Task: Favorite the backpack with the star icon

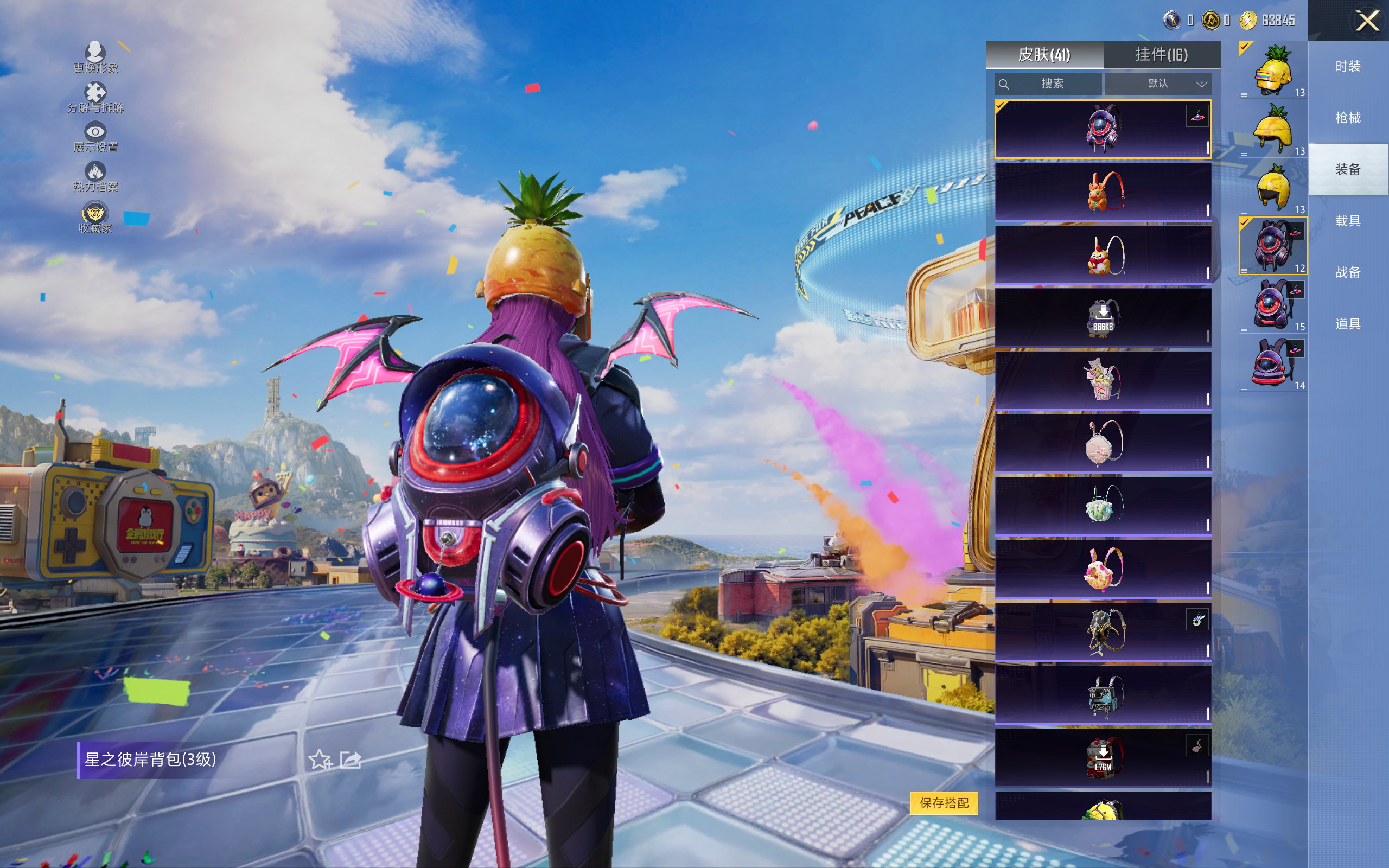Action: [x=320, y=760]
